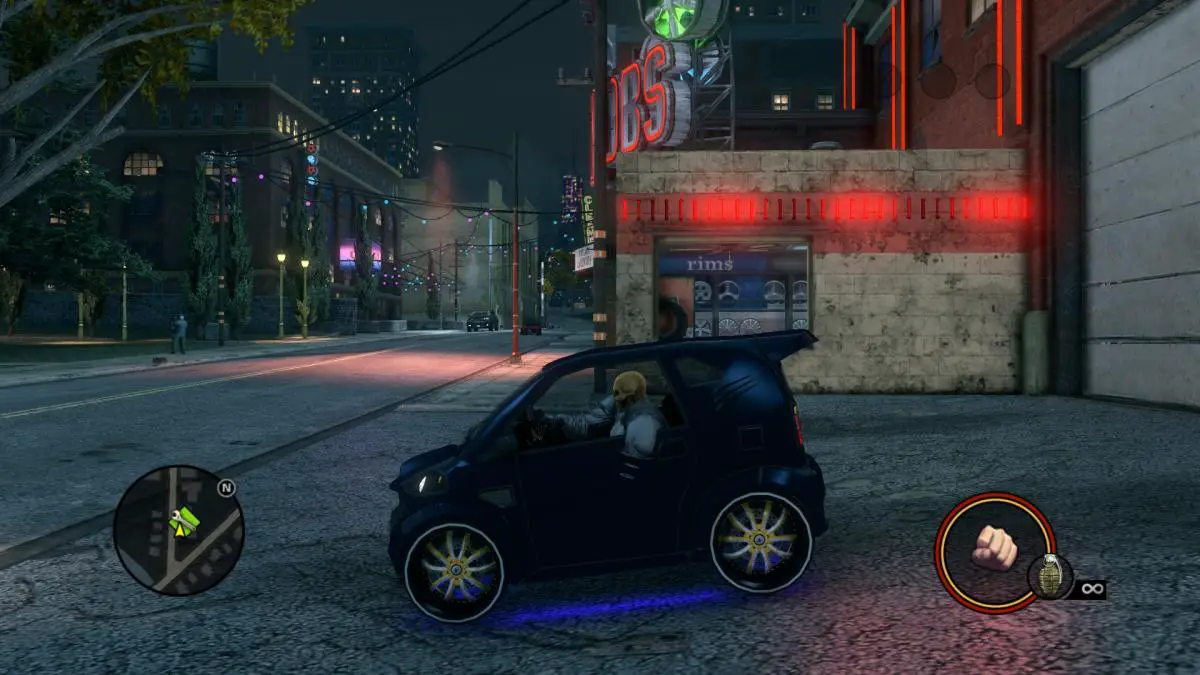Click the green shop marker on minimap
This screenshot has height=675, width=1200.
pos(186,520)
